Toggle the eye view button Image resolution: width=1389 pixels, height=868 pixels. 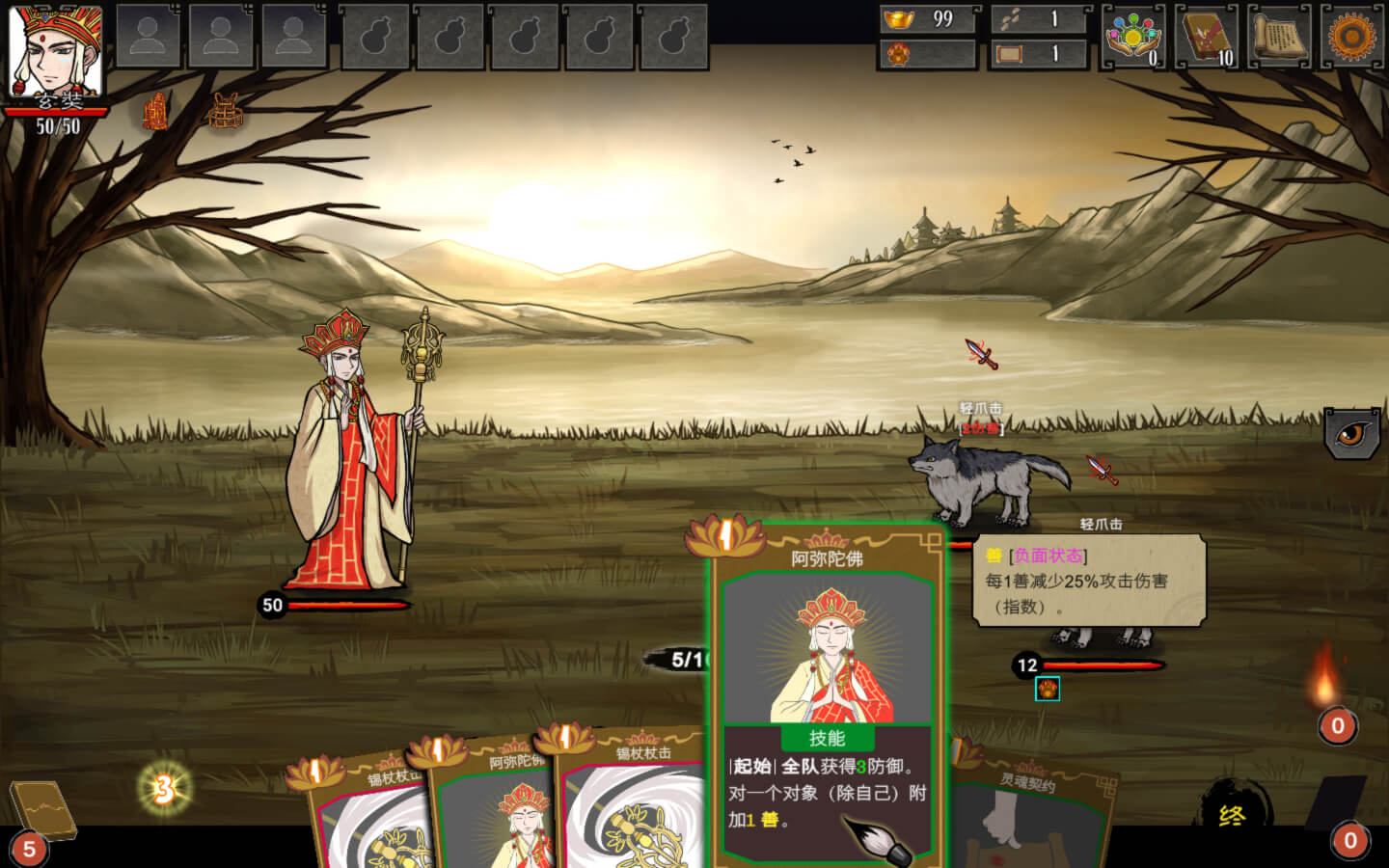point(1351,433)
